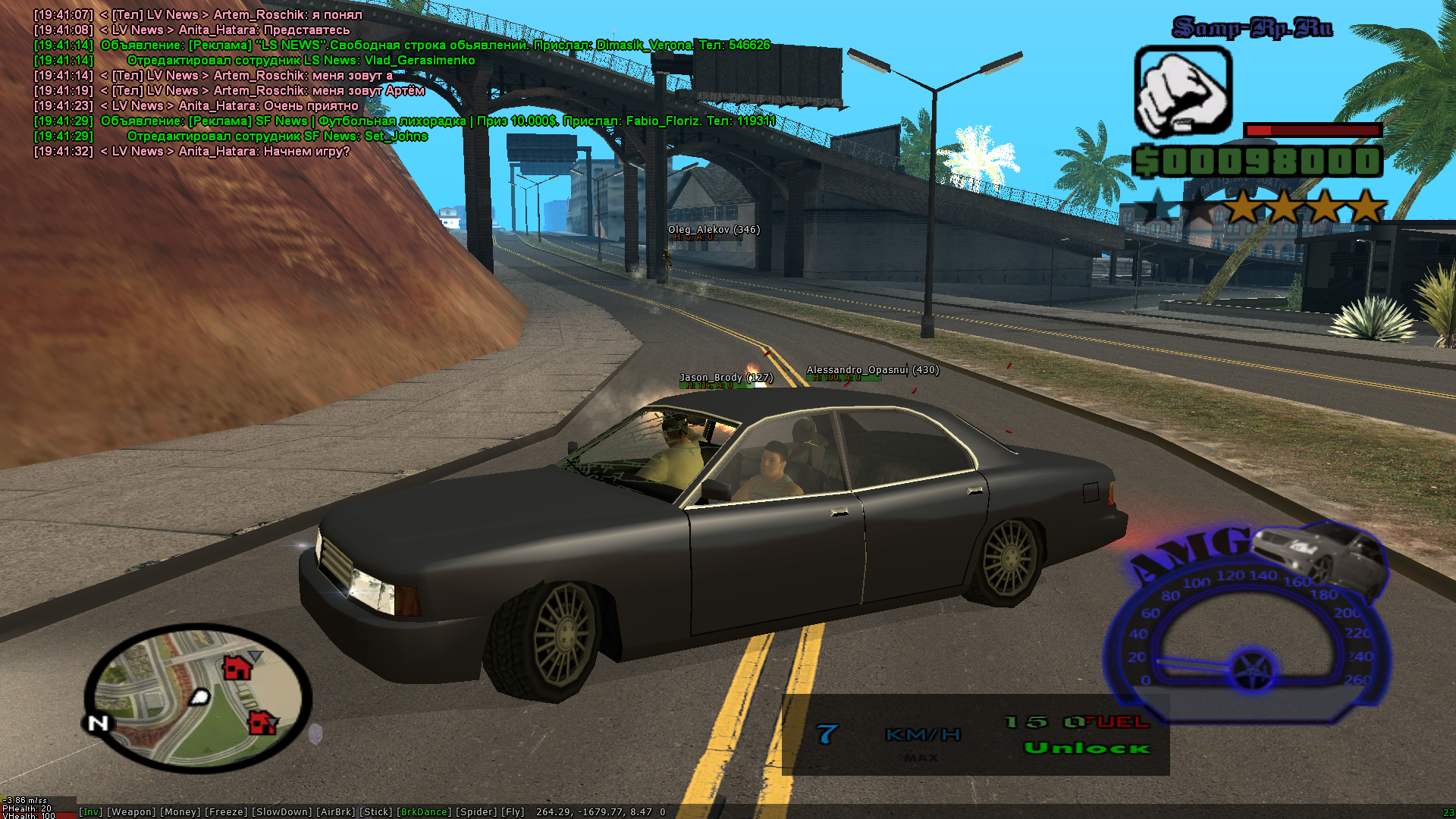Toggle the Weapon cheat option
This screenshot has height=819, width=1456.
coord(131,812)
